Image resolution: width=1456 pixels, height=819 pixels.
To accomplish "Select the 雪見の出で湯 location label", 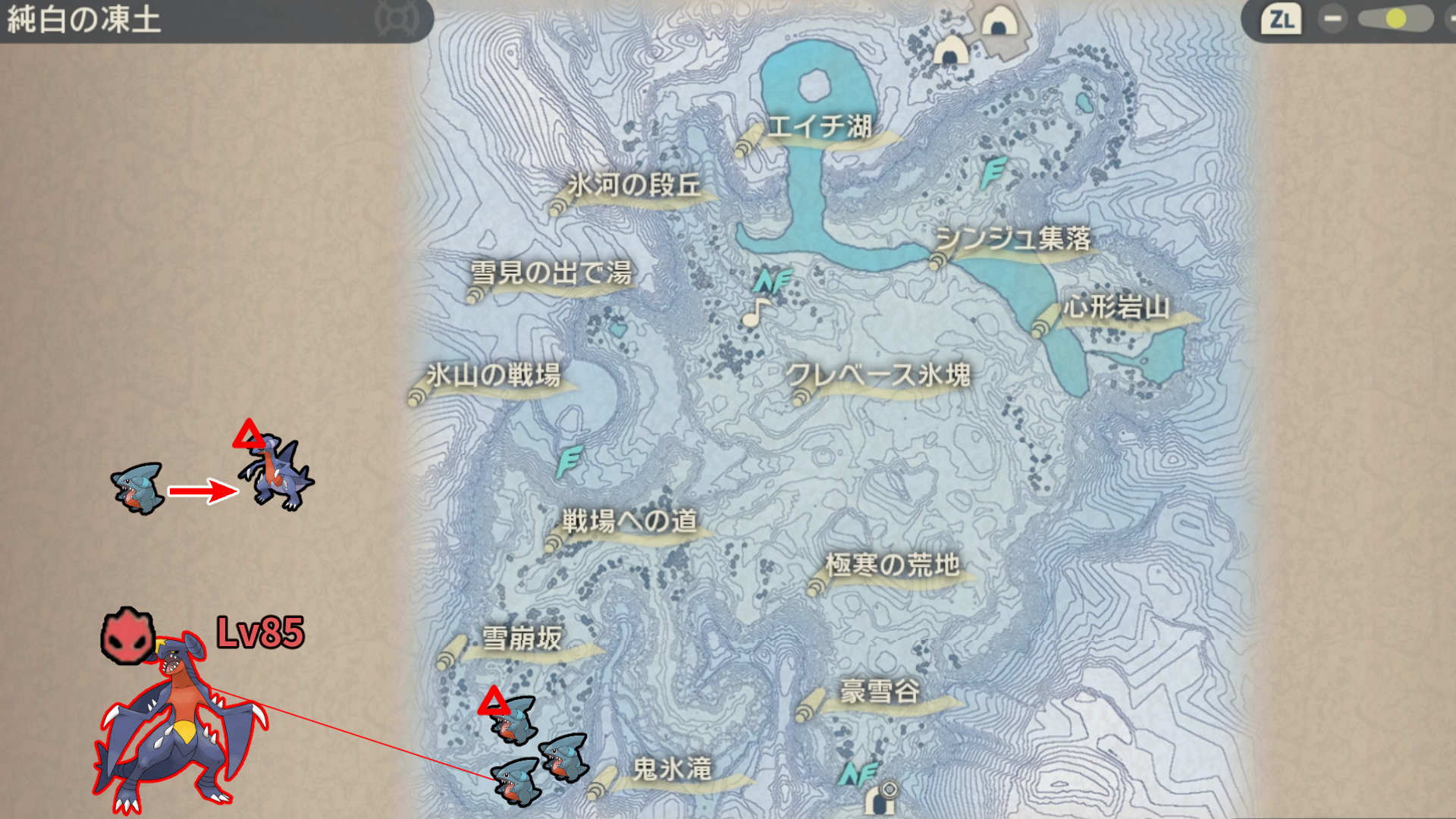I will click(x=551, y=273).
